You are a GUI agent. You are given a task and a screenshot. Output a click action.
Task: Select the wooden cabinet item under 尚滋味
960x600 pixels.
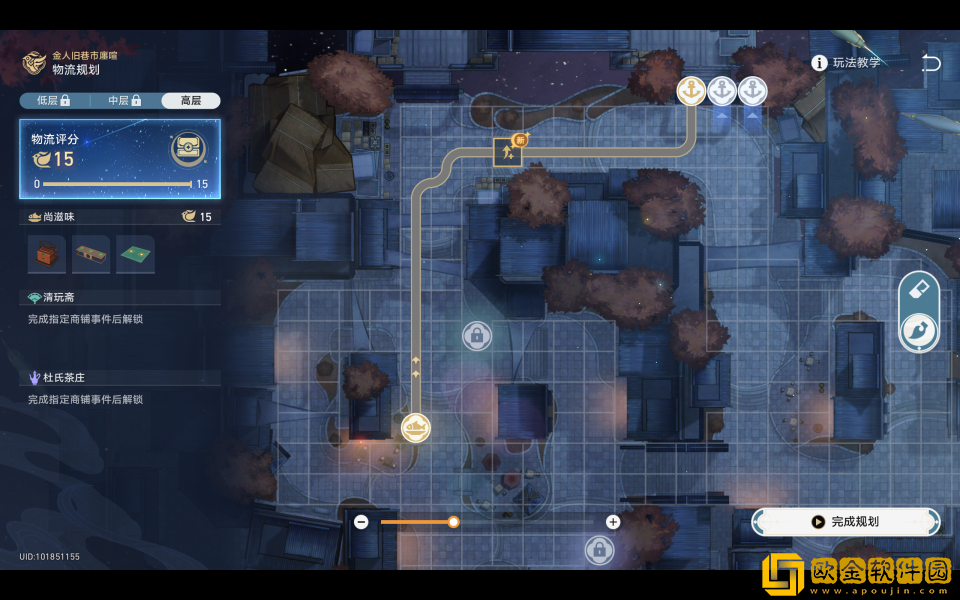pos(47,255)
